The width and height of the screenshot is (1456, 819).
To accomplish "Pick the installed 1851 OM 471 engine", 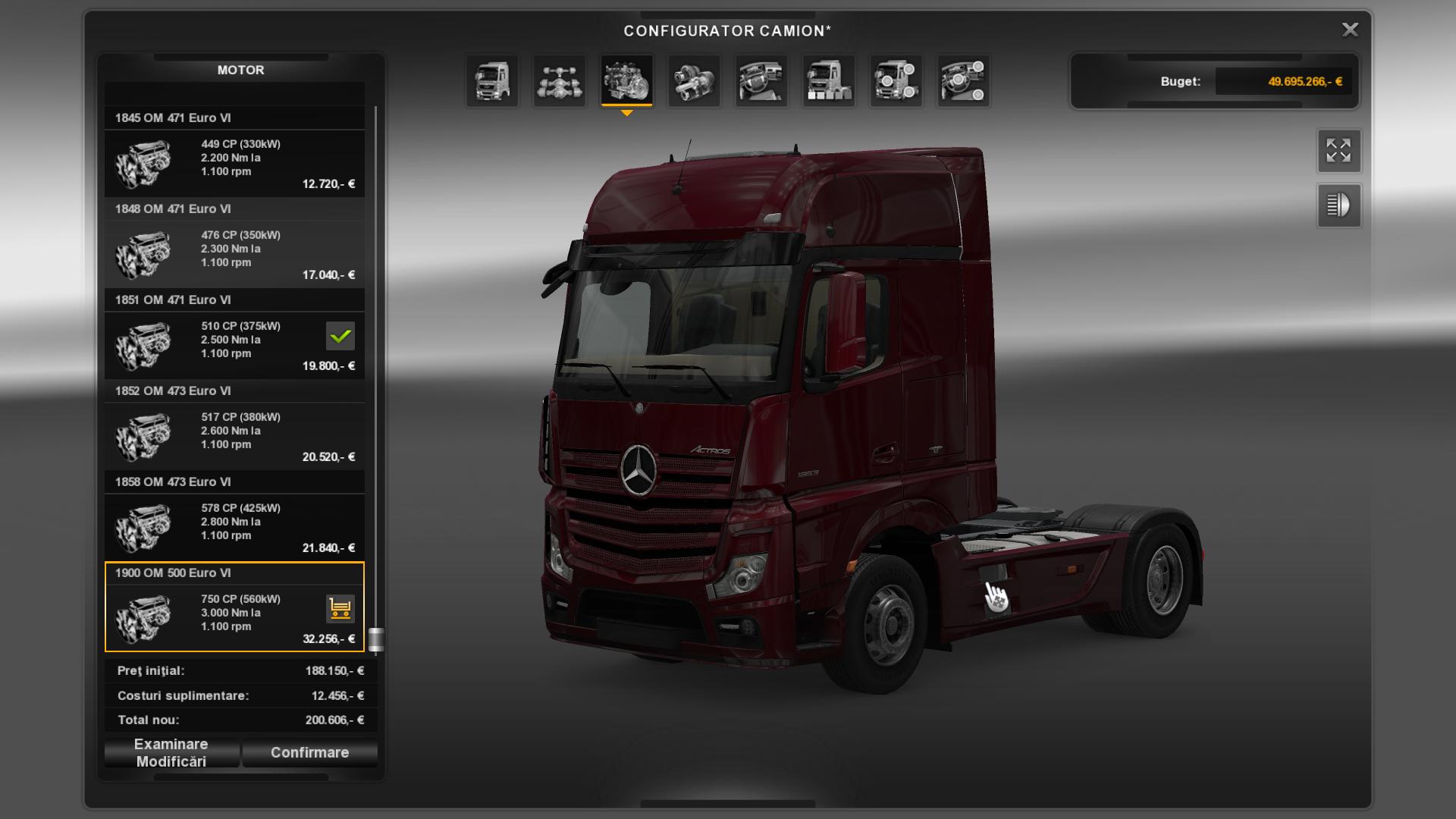I will coord(234,345).
